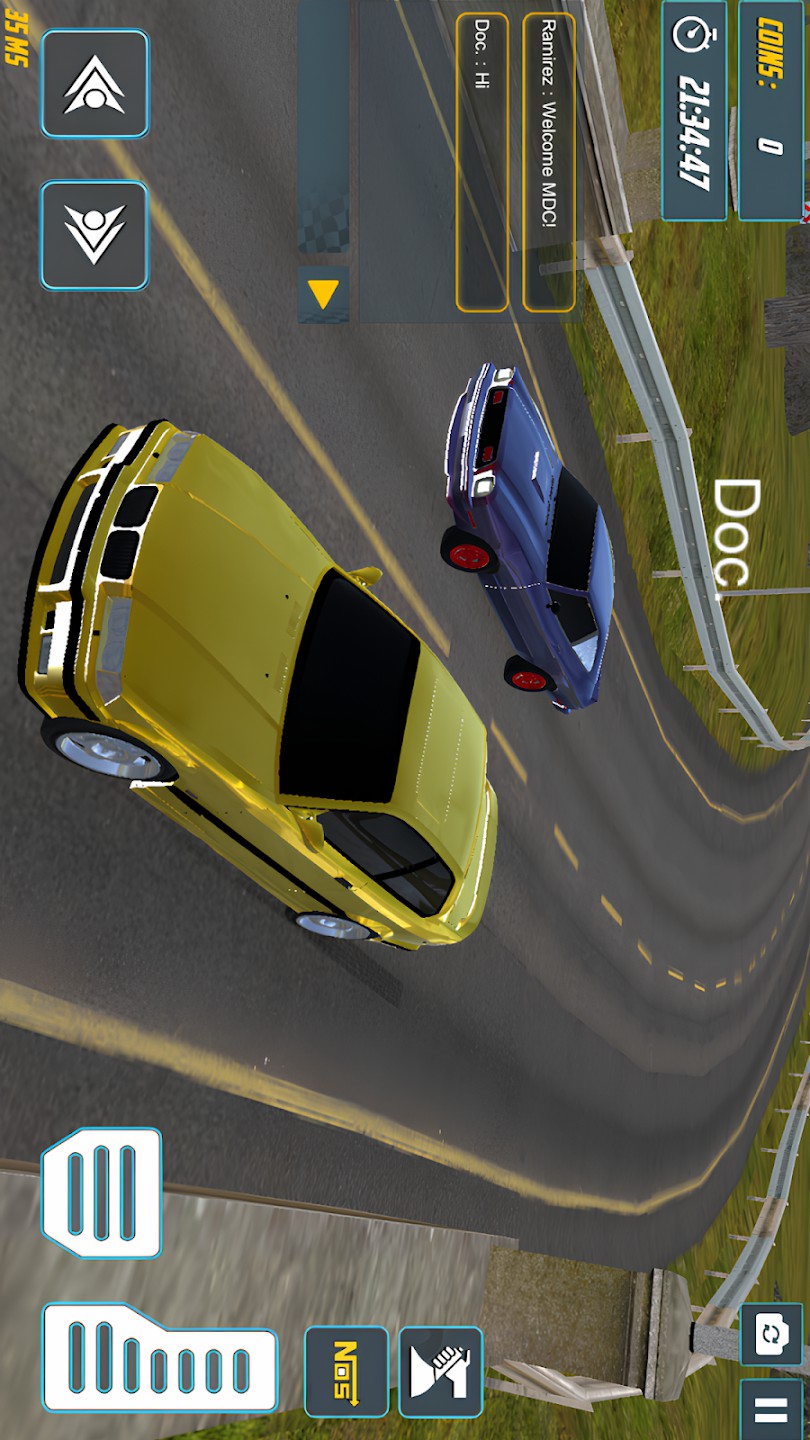Step on the long gas pedal
The image size is (810, 1440).
click(159, 1357)
